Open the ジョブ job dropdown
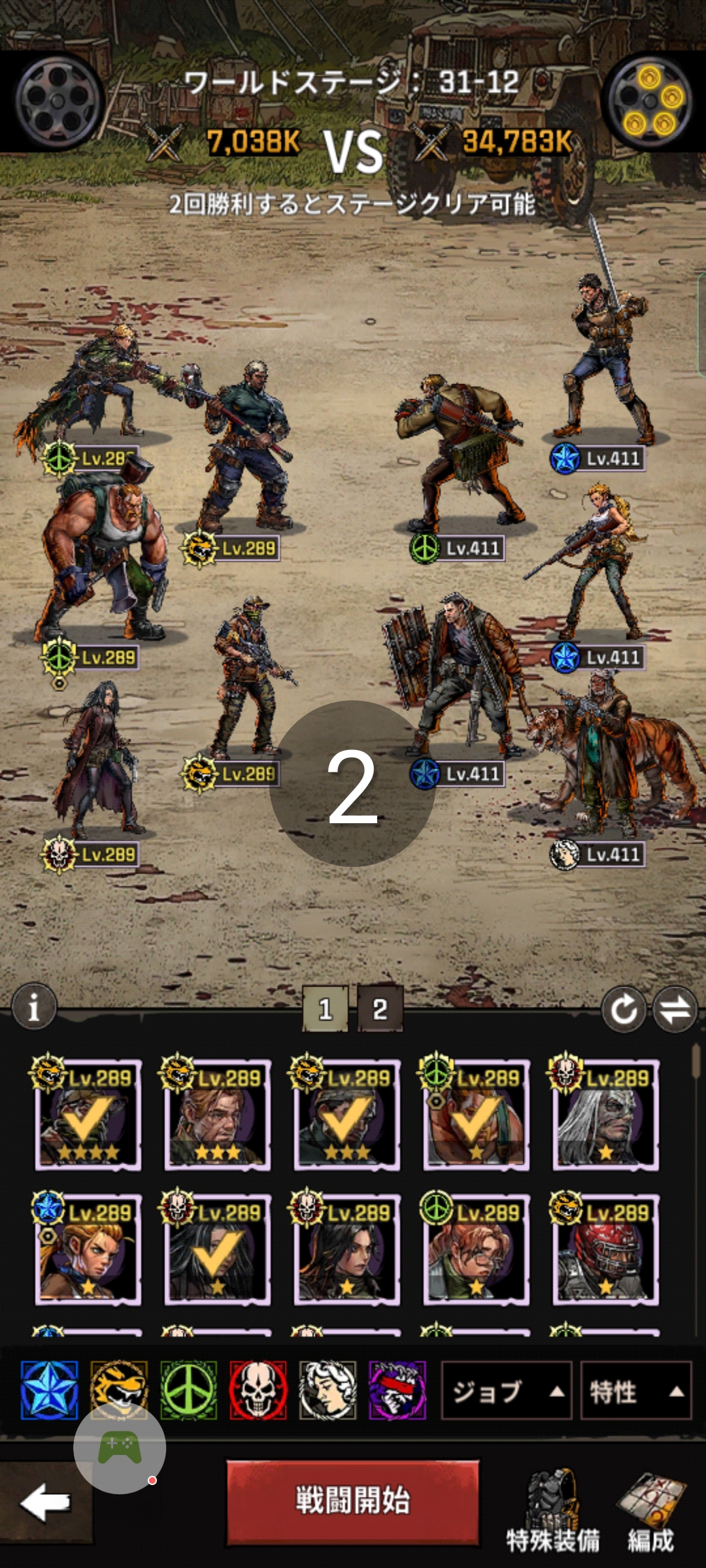Screen dimensions: 706x1568 tap(507, 1391)
